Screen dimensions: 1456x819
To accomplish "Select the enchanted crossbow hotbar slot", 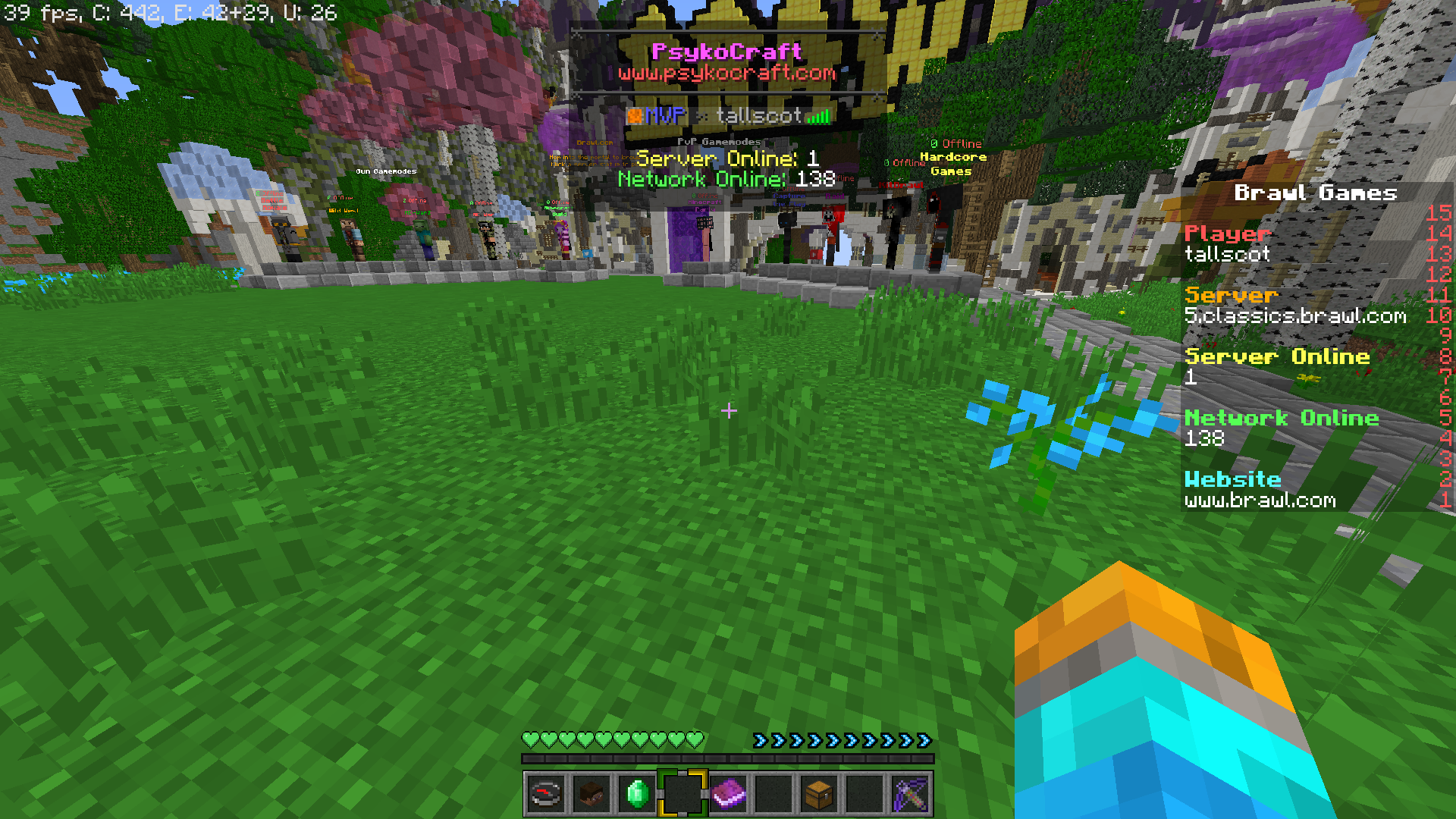I will (910, 794).
